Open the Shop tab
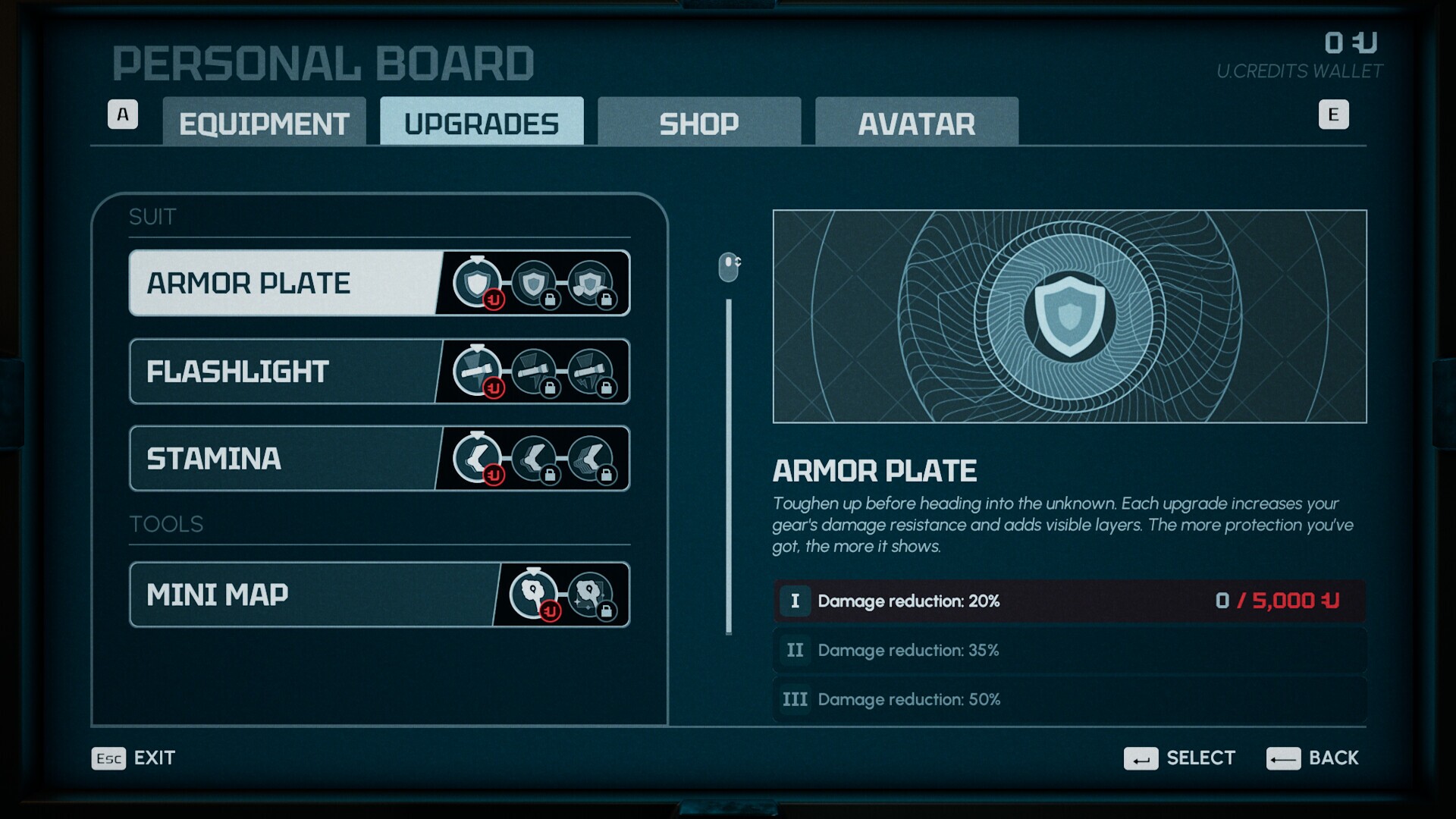 698,122
